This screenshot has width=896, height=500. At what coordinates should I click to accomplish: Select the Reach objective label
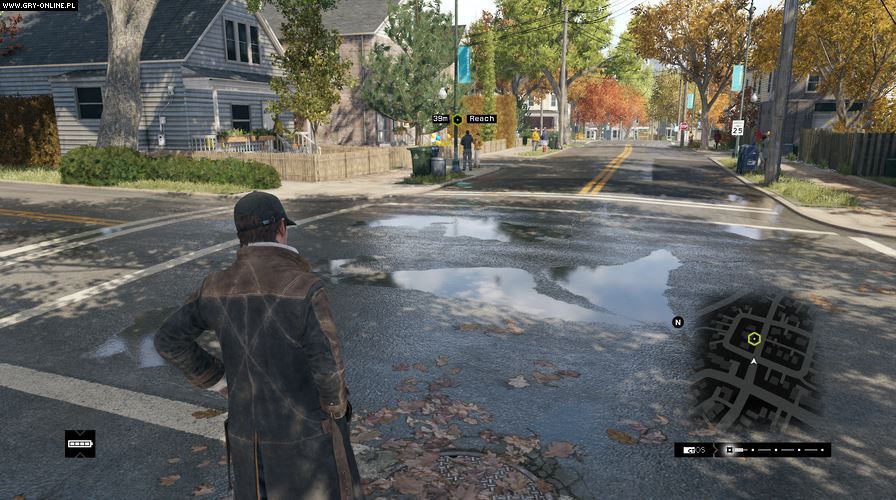(x=481, y=119)
